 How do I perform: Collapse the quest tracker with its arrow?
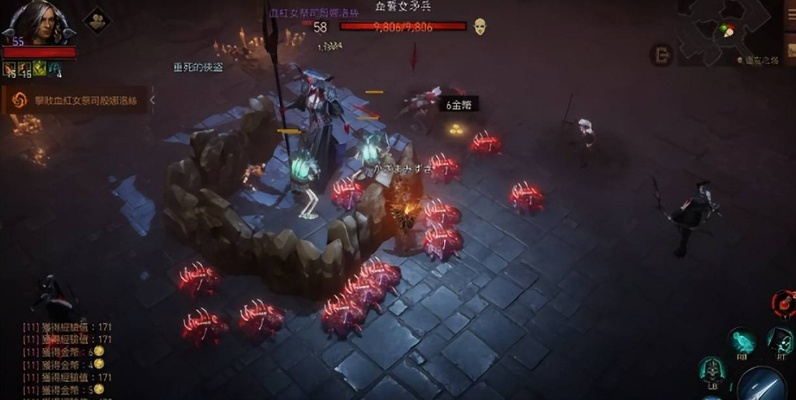[152, 100]
